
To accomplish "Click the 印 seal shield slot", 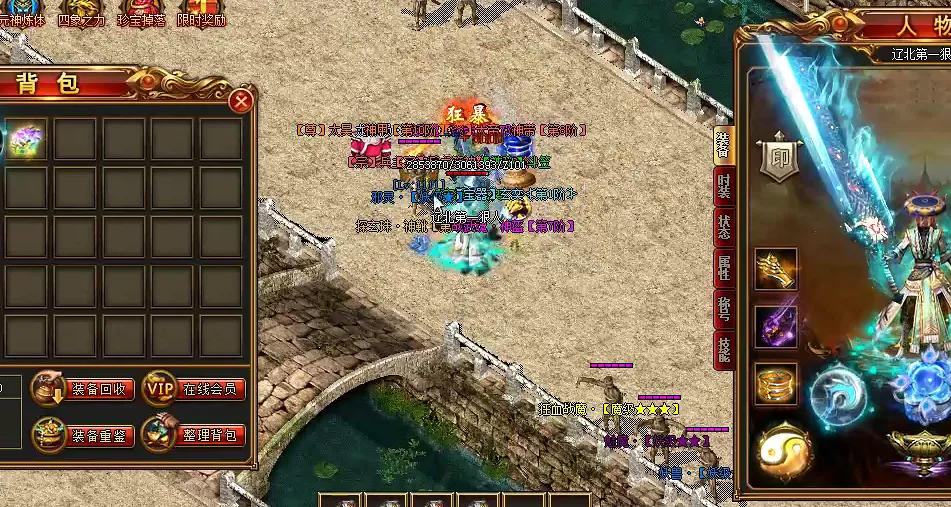I will pyautogui.click(x=780, y=158).
